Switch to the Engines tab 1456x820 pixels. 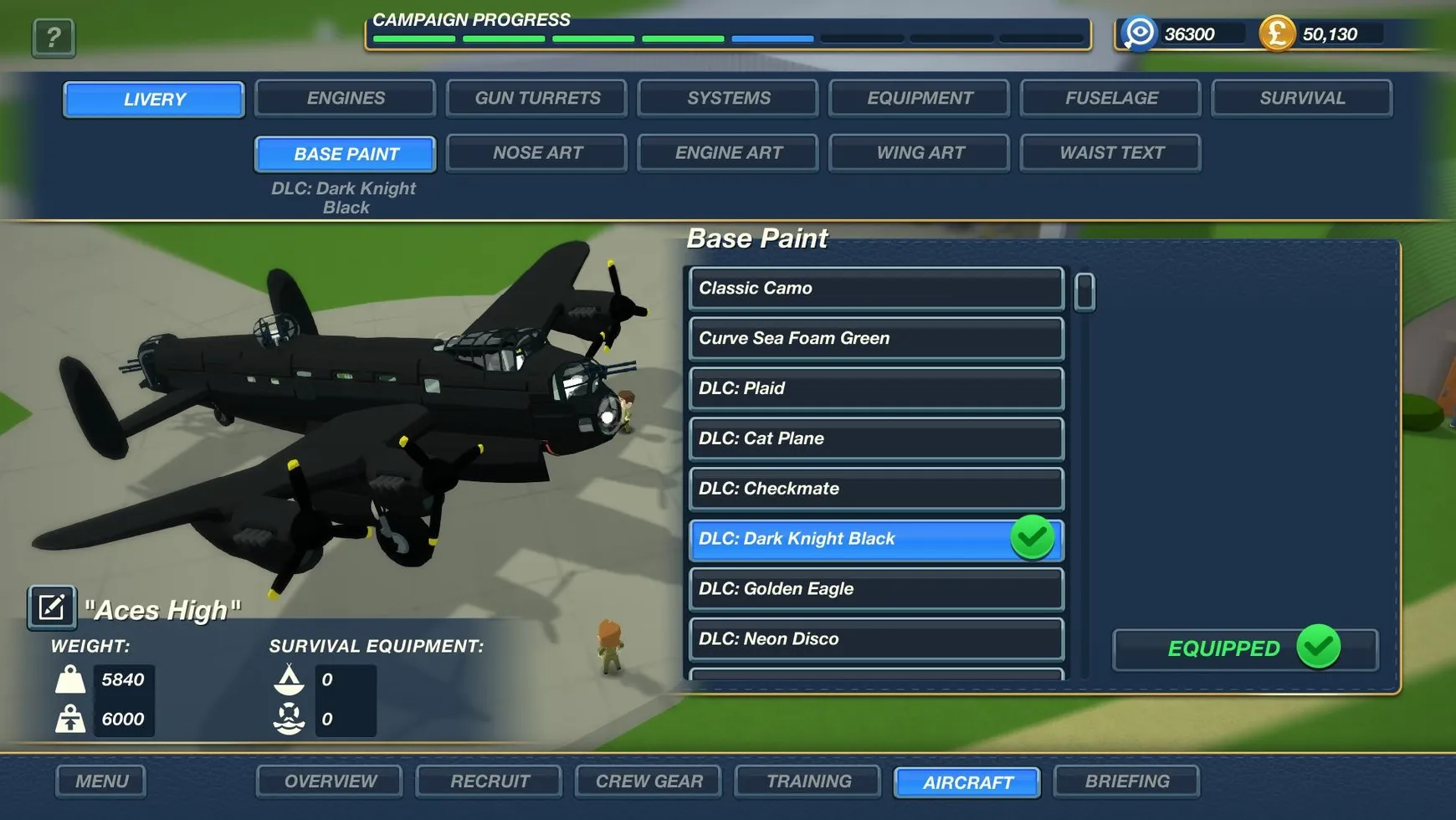coord(345,98)
